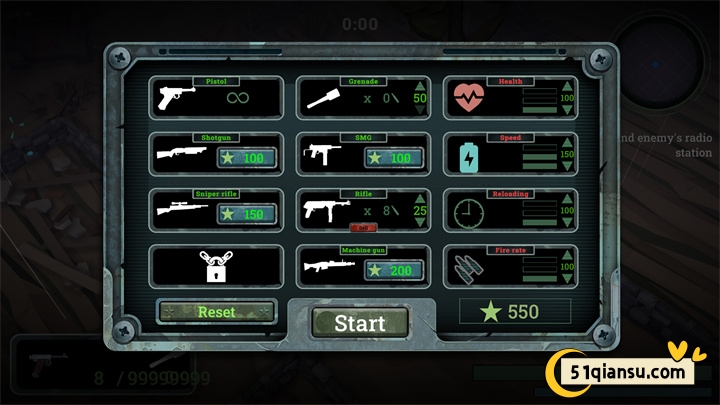
Task: Upgrade Health using its up arrow
Action: pos(567,86)
